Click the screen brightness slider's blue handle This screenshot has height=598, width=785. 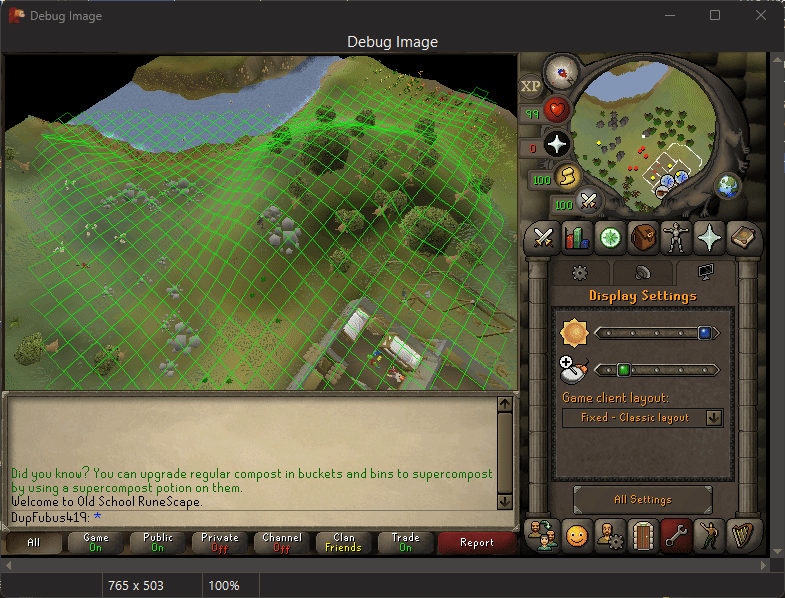[x=705, y=333]
